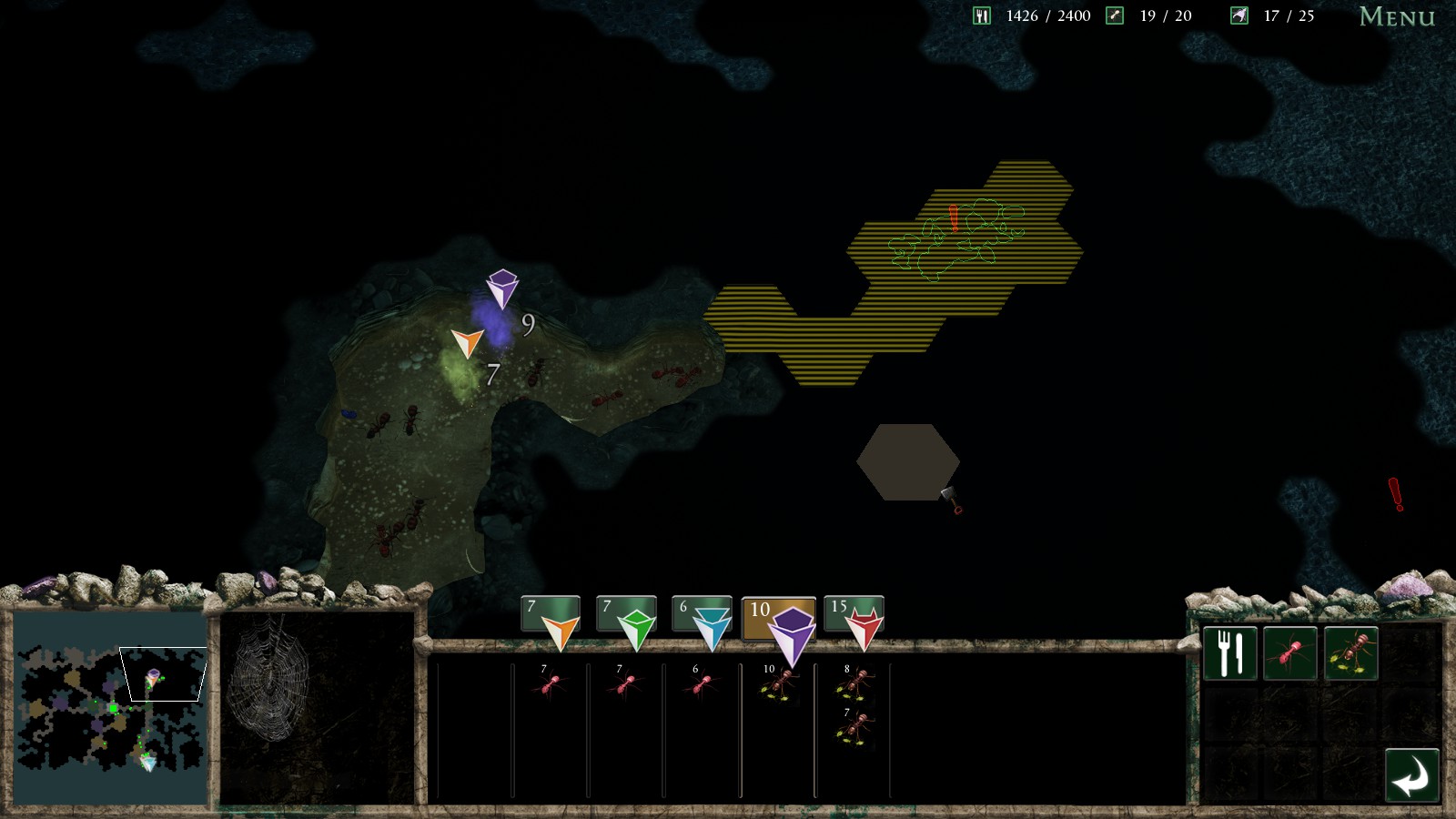Select the red pheromone group tab
The image size is (1456, 819).
point(854,616)
